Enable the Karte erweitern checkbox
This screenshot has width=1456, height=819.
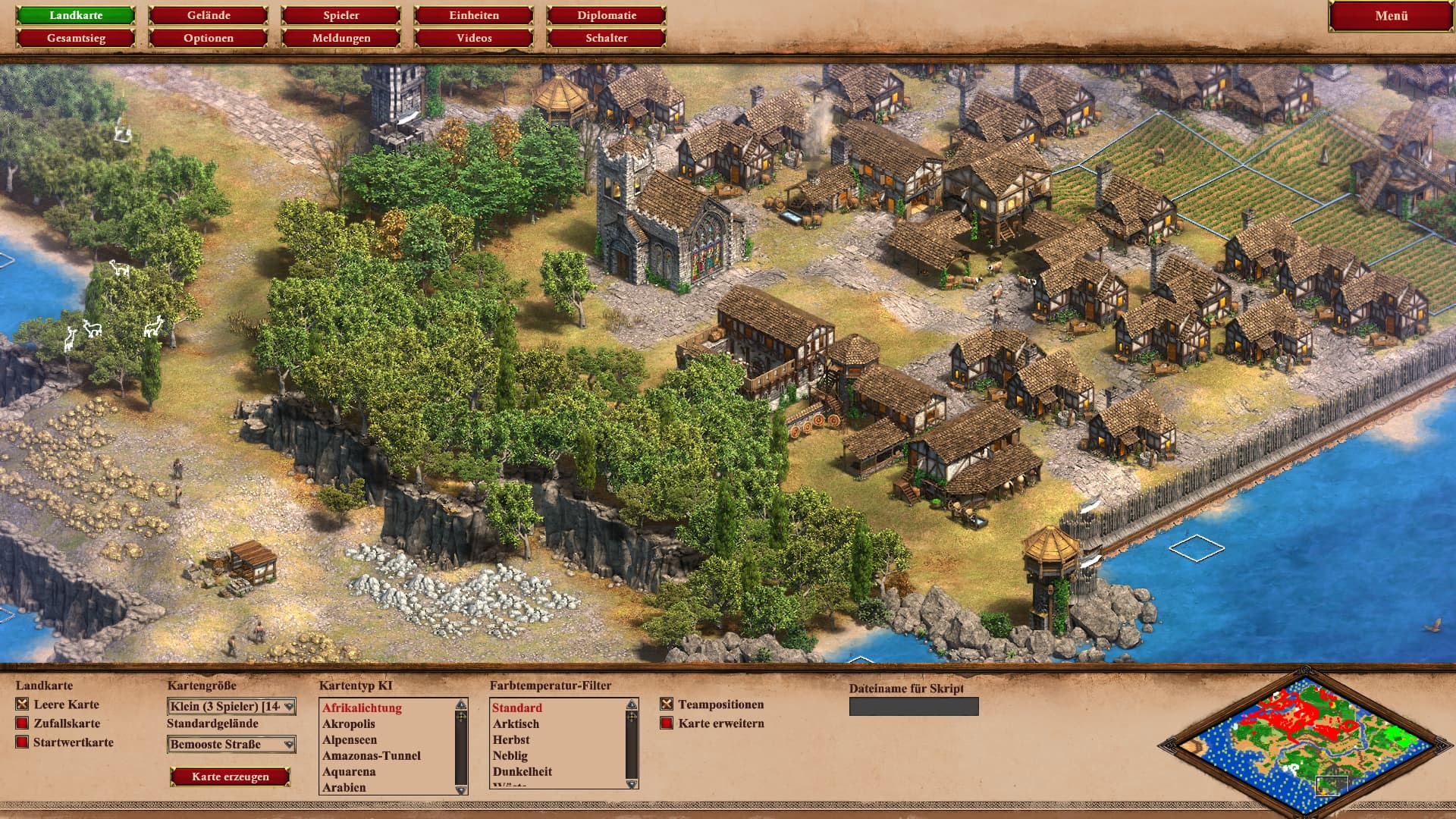[x=667, y=723]
